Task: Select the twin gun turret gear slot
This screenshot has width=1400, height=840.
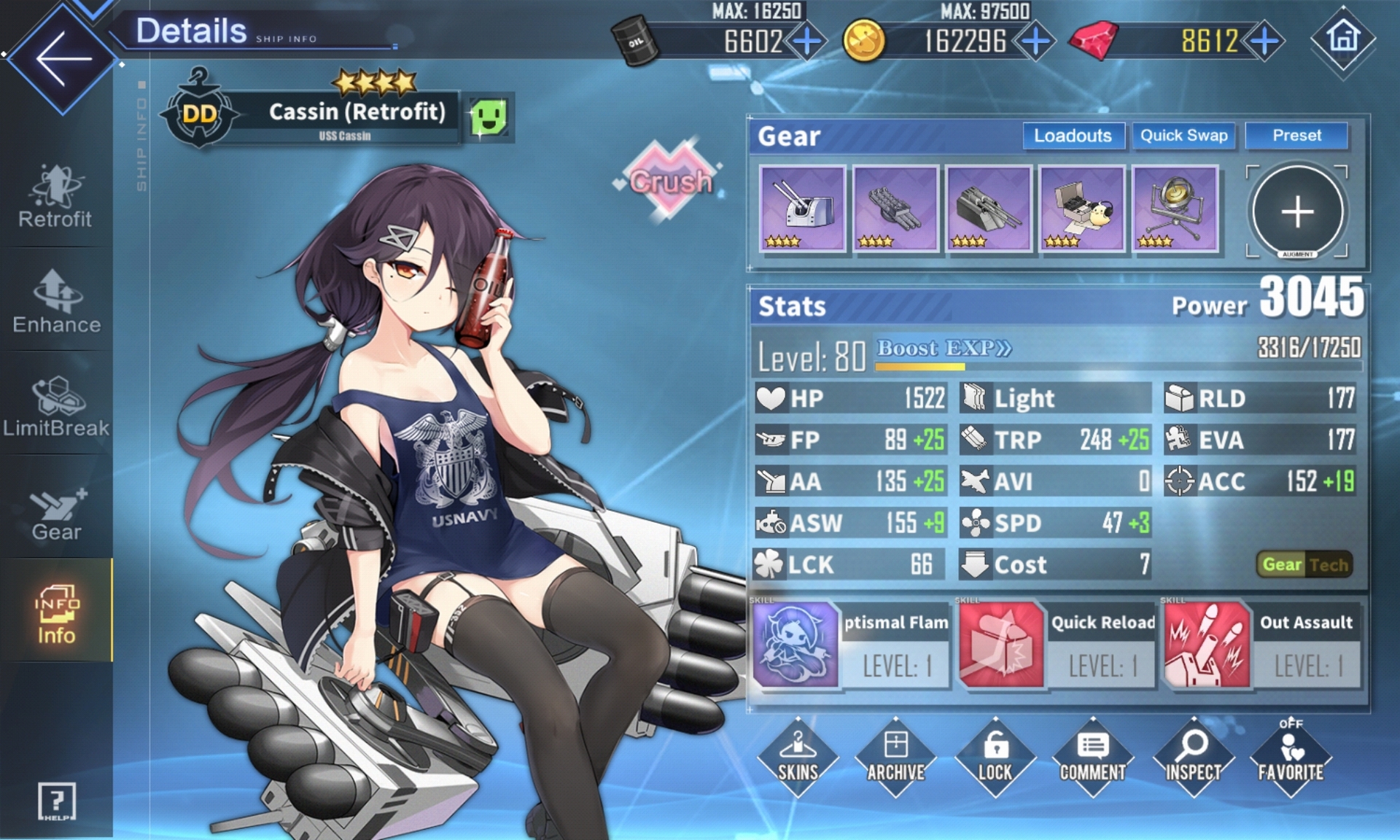Action: click(x=802, y=209)
